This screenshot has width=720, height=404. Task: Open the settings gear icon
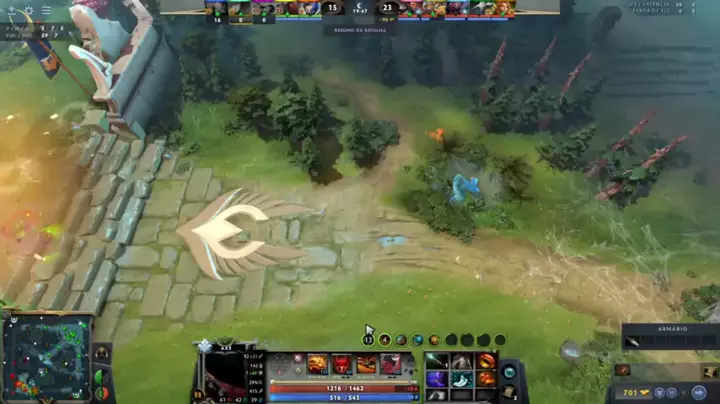coord(28,10)
